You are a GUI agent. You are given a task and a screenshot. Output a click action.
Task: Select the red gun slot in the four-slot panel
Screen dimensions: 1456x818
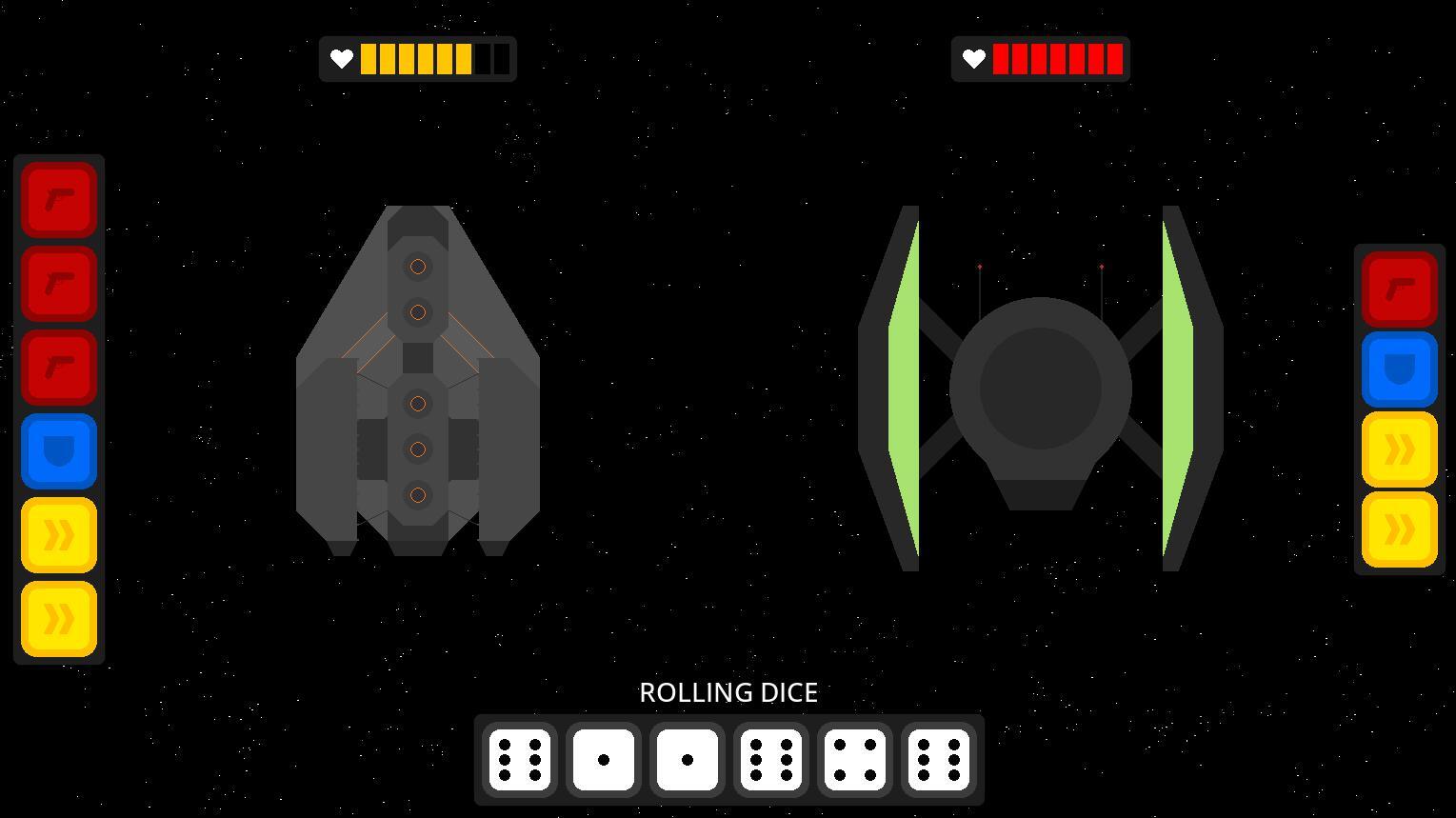(x=1399, y=289)
